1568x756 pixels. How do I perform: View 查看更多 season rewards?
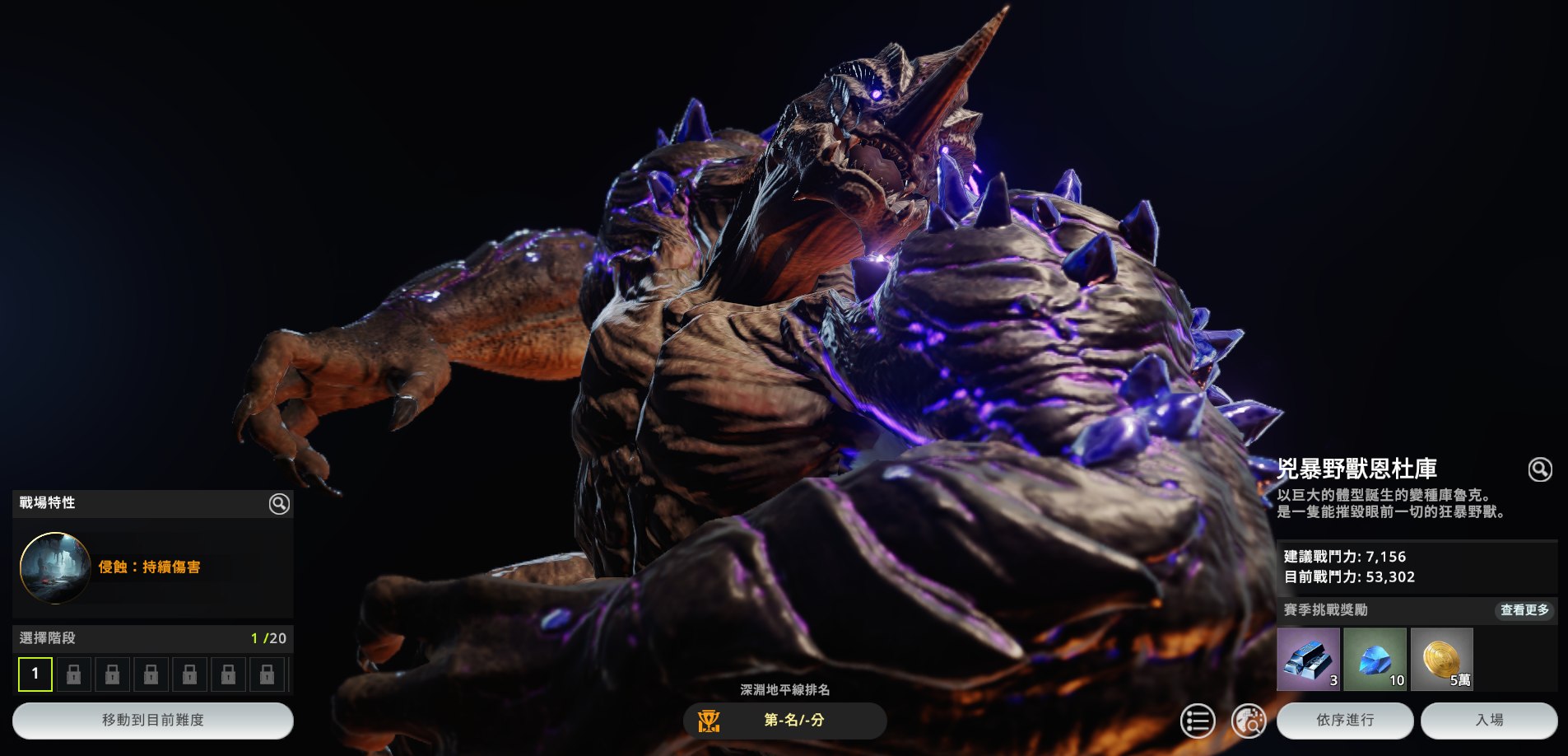(x=1524, y=610)
